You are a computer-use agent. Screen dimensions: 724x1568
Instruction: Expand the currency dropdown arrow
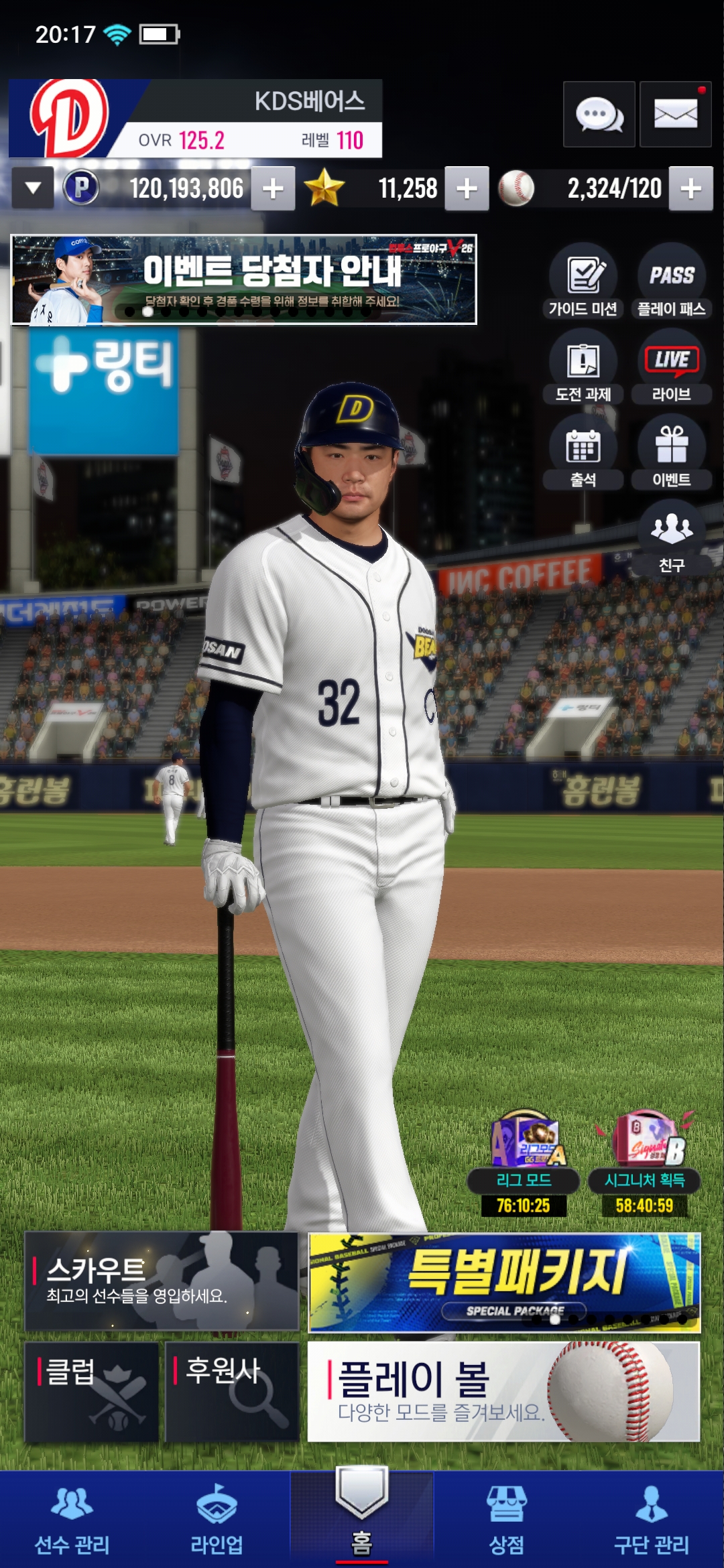[x=33, y=189]
